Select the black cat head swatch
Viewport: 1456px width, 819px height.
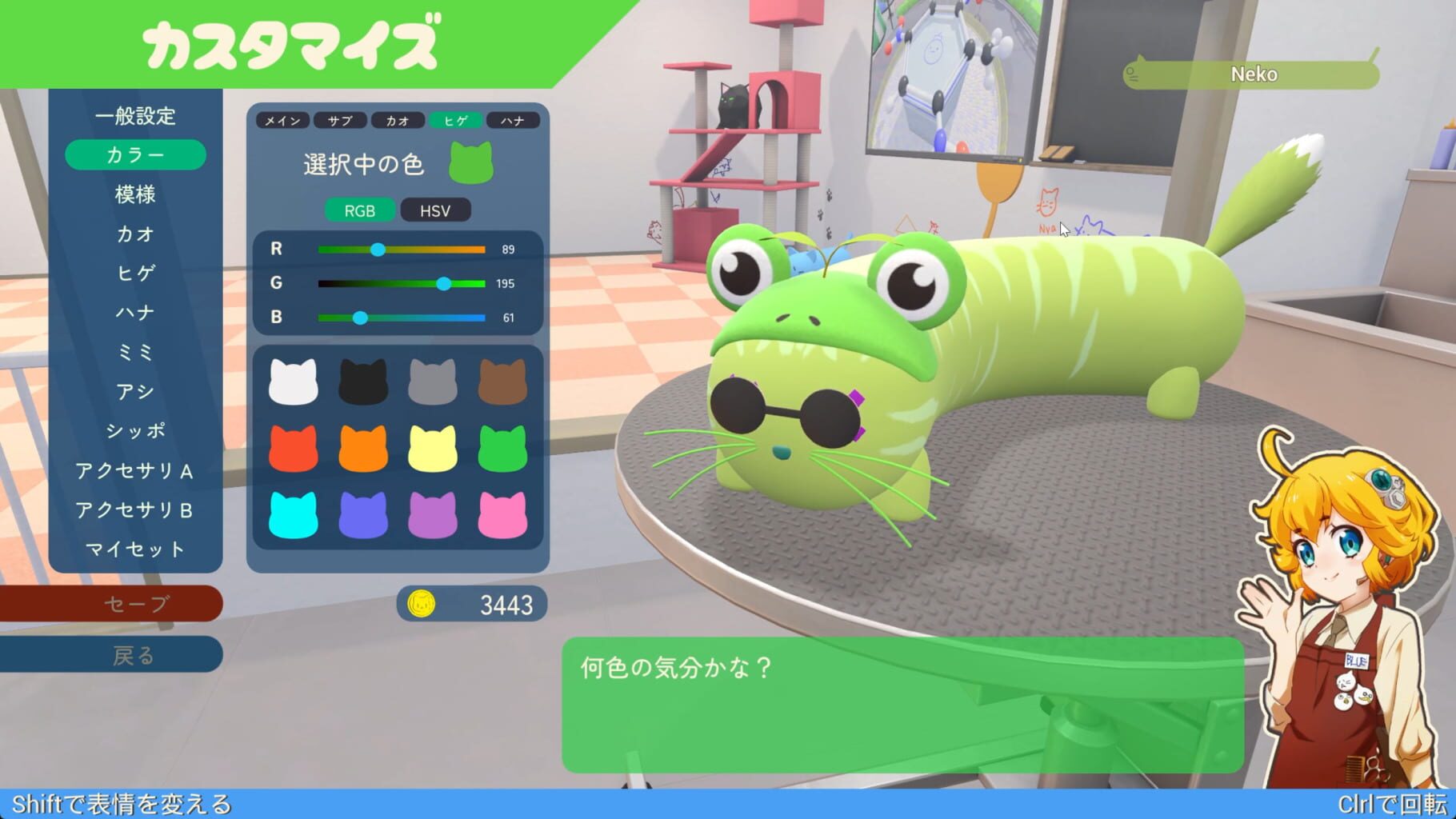(x=363, y=379)
